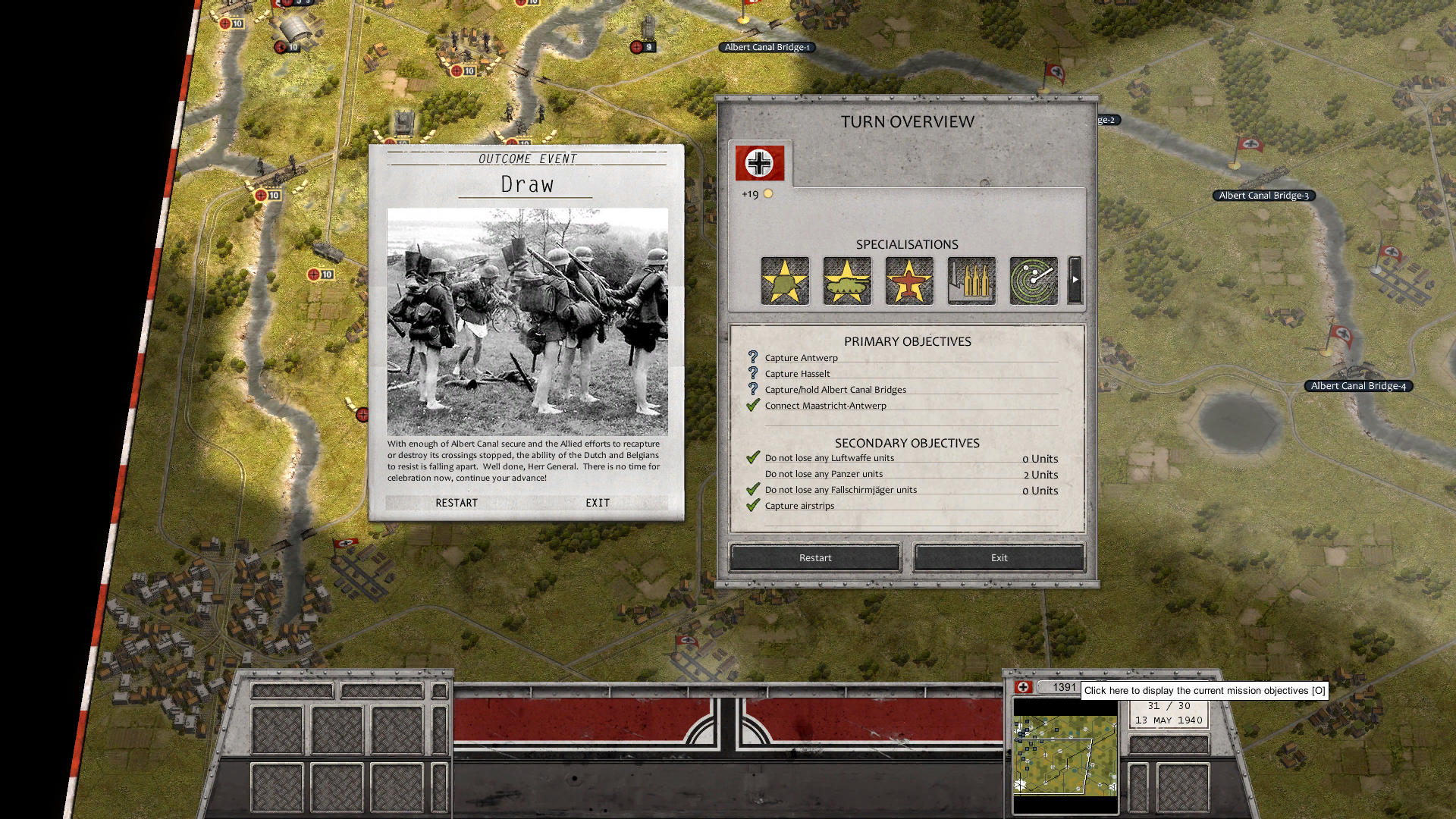This screenshot has height=819, width=1456.
Task: Toggle the checkmark on Connect Maastricht-Antwerp
Action: click(752, 405)
